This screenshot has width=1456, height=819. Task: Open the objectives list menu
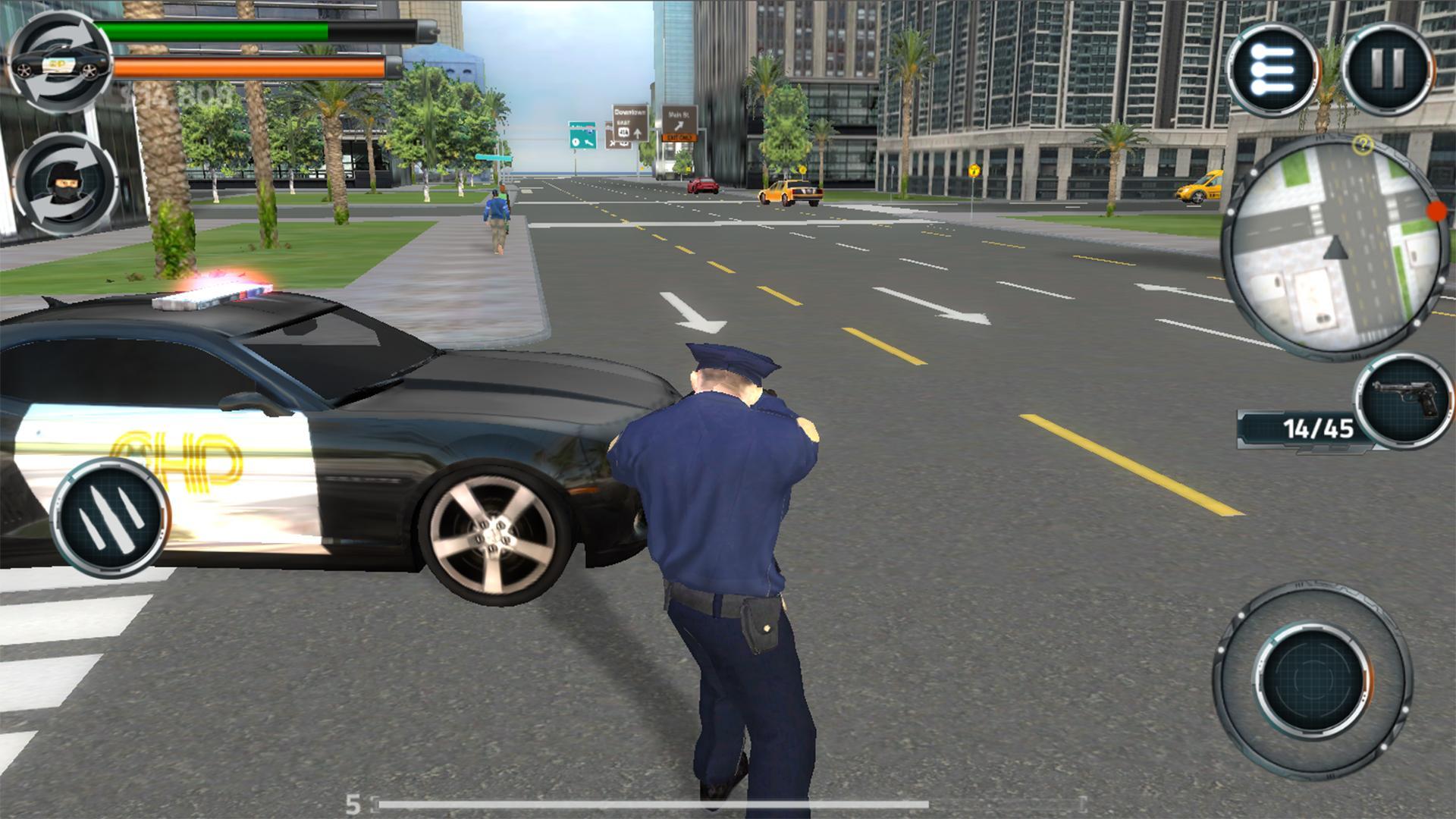pos(1273,71)
